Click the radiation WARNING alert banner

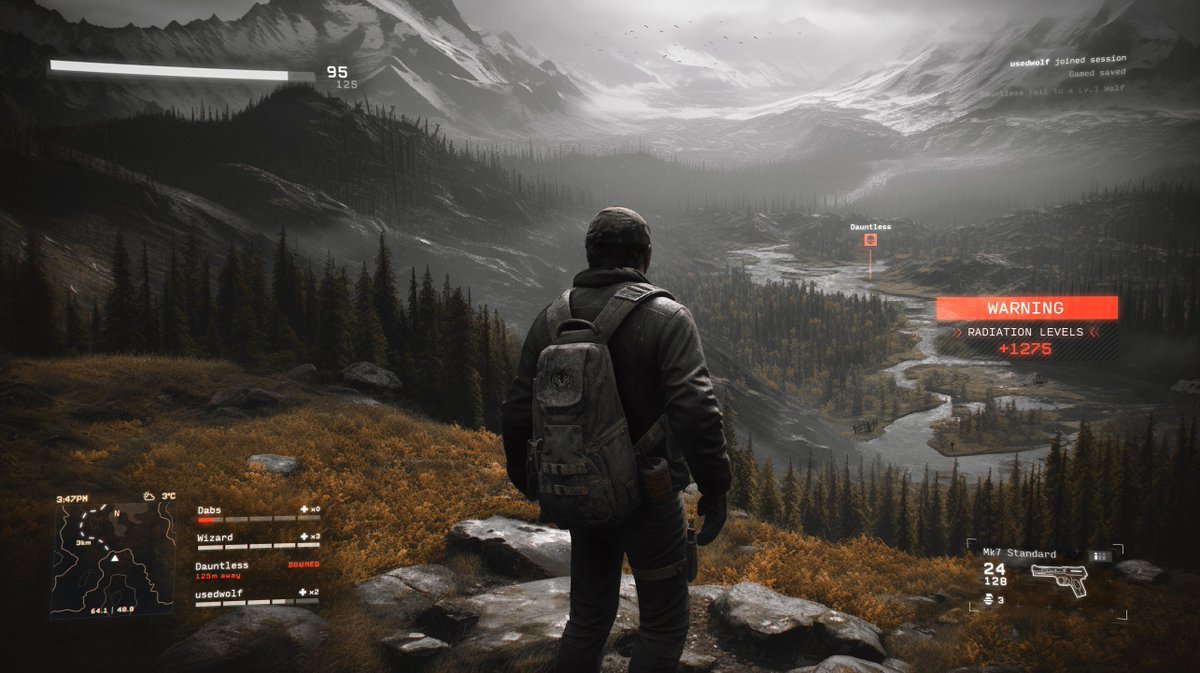coord(1026,308)
